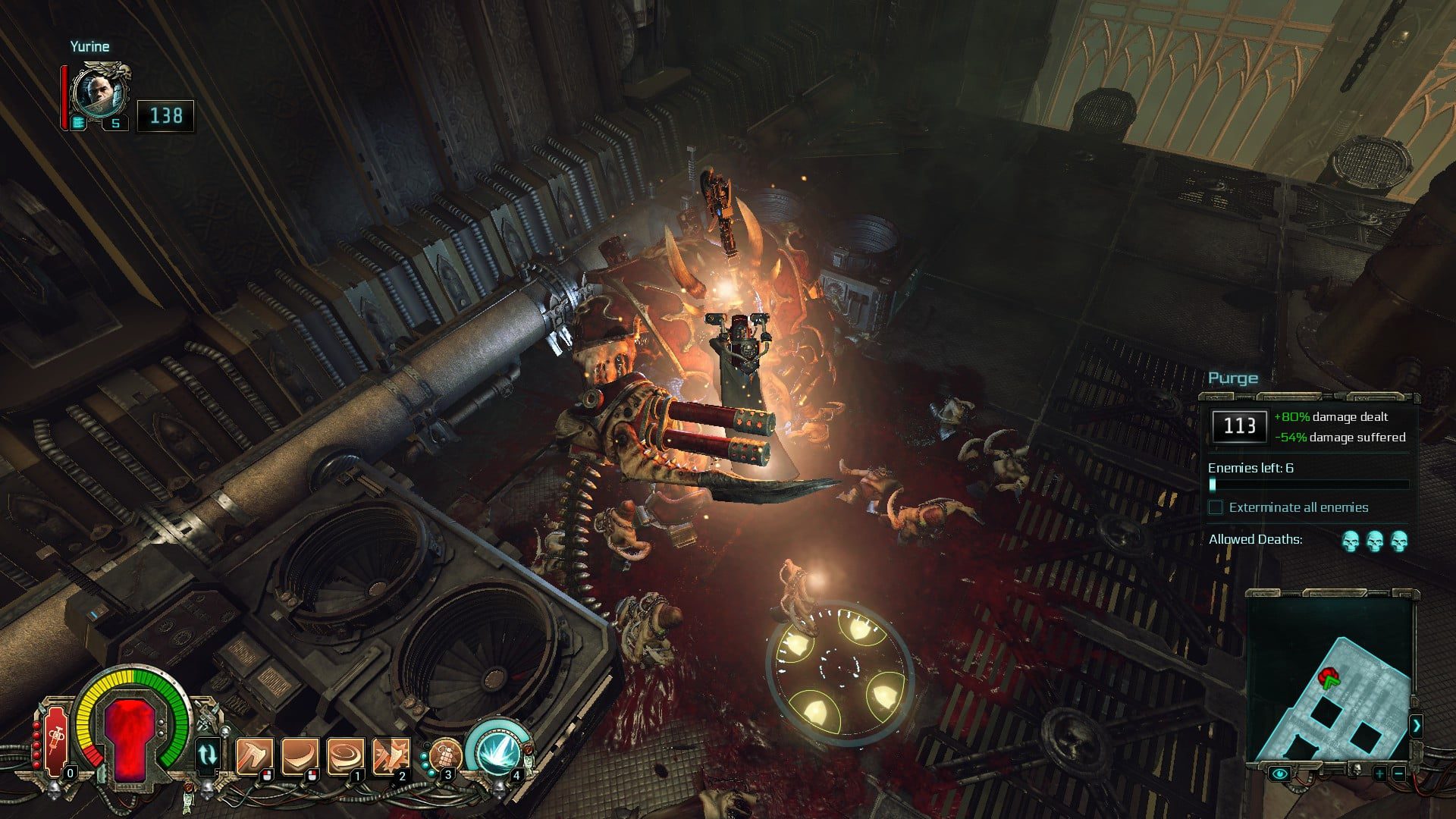The image size is (1456, 819).
Task: Tick the Exterminate all enemies checkbox
Action: 1216,507
